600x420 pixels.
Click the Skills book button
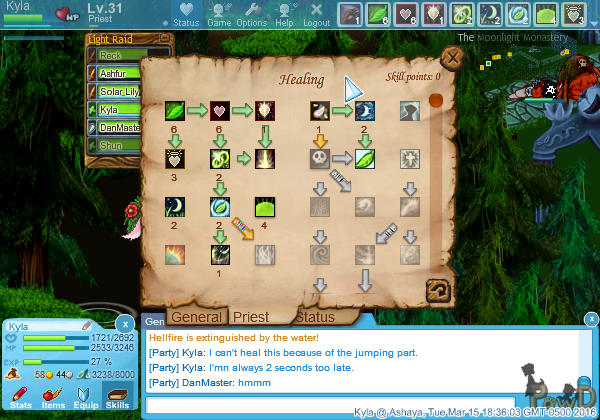tap(117, 398)
